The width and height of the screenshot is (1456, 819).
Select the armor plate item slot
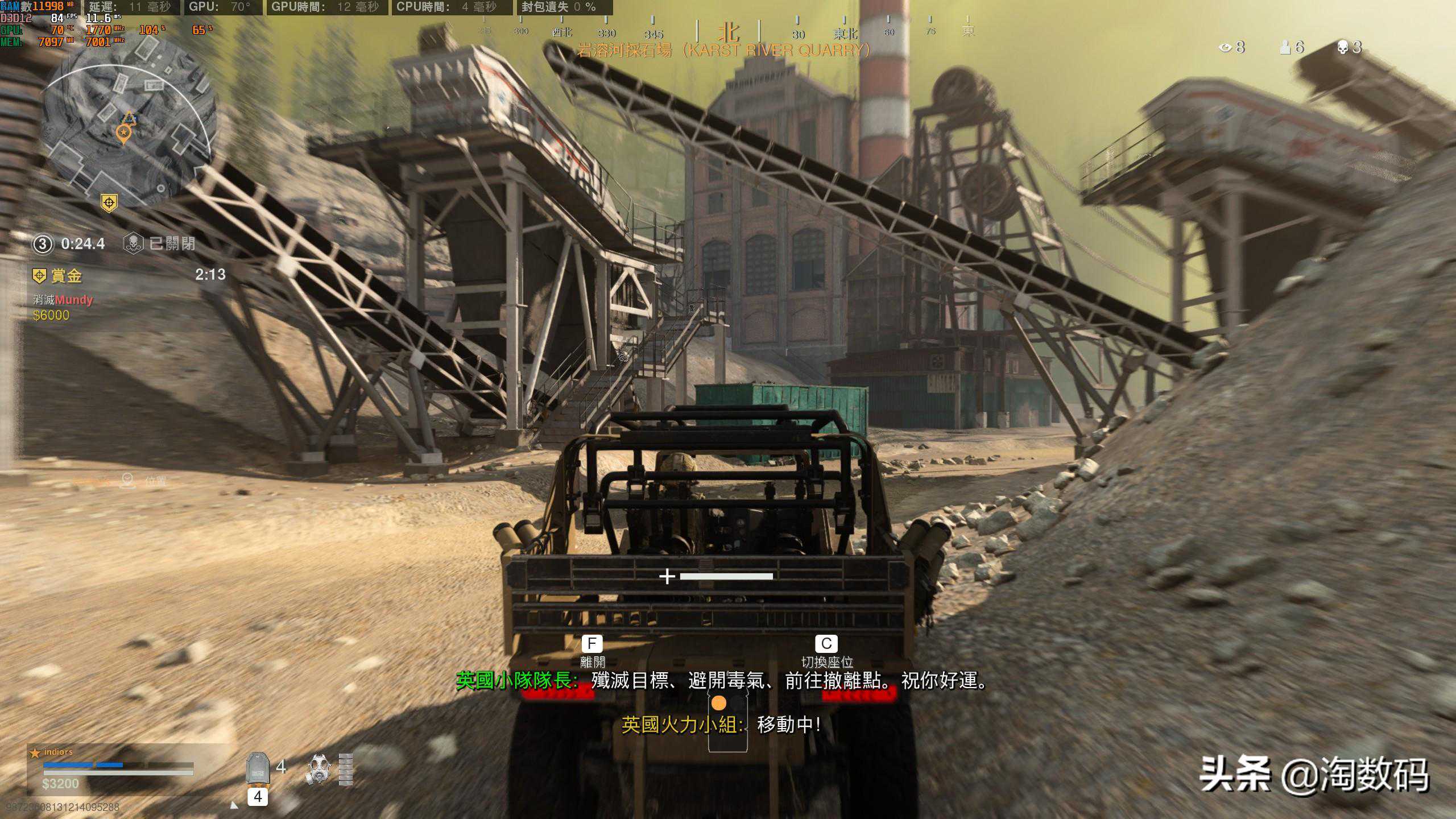(258, 768)
